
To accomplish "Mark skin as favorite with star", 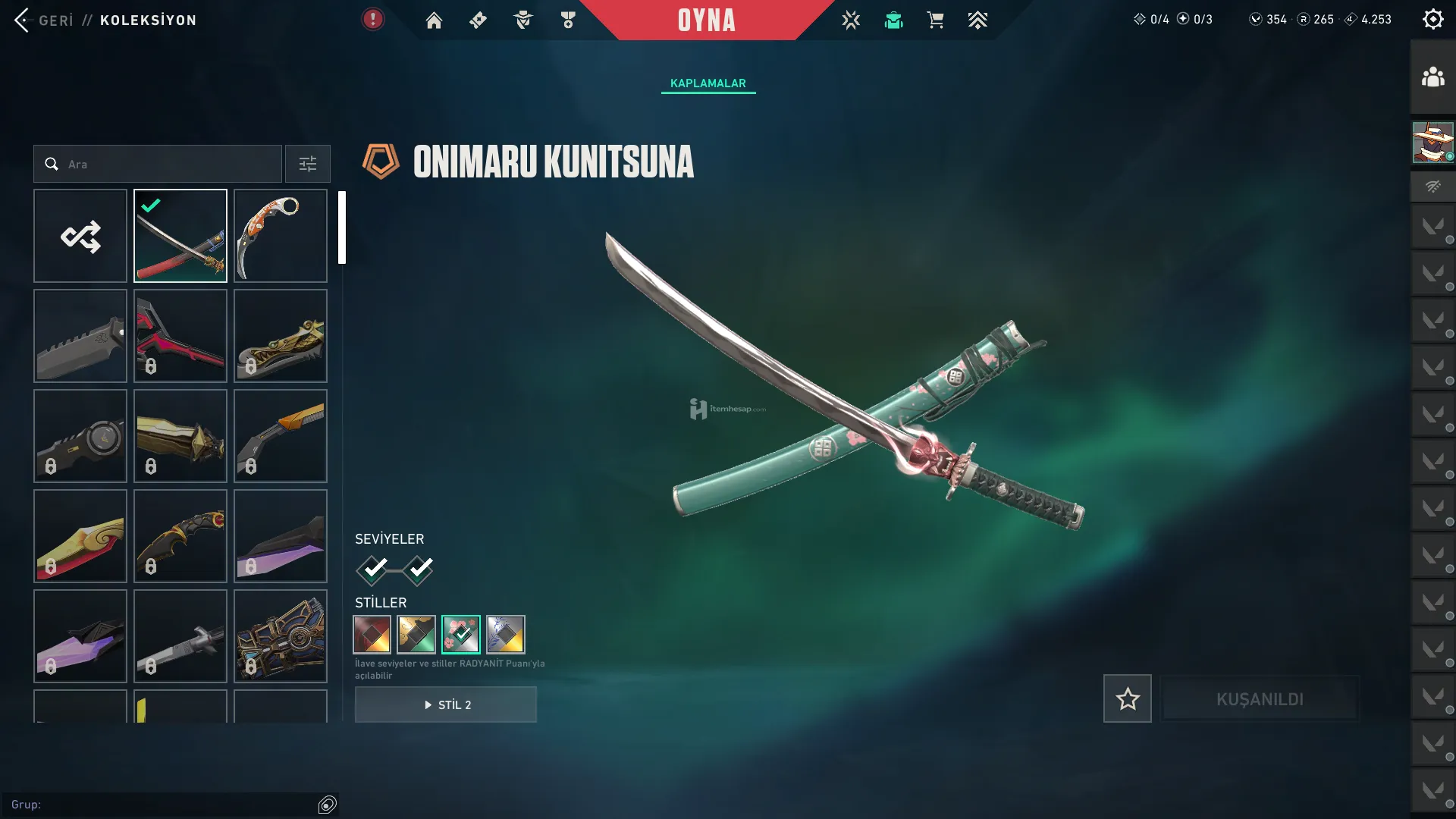I will coord(1127,698).
